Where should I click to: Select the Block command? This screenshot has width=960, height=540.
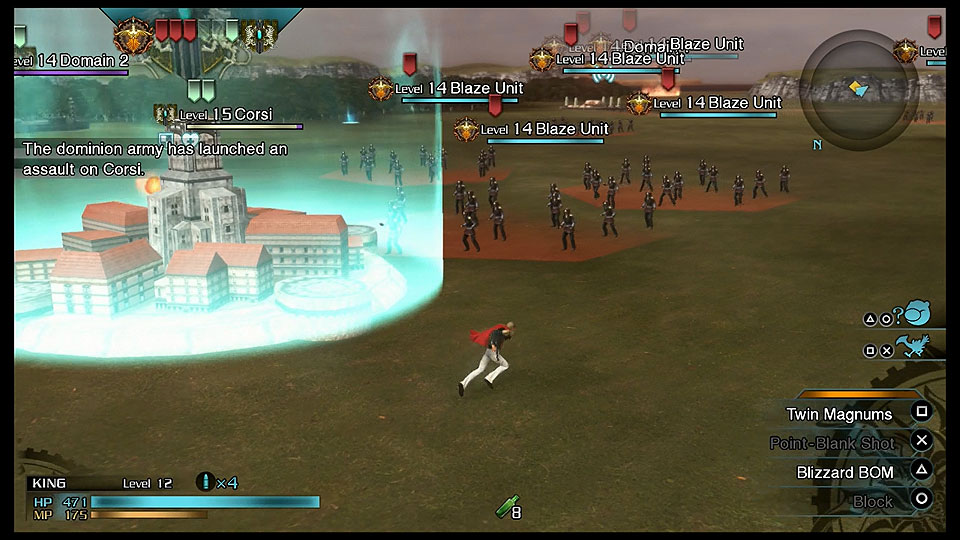click(872, 501)
